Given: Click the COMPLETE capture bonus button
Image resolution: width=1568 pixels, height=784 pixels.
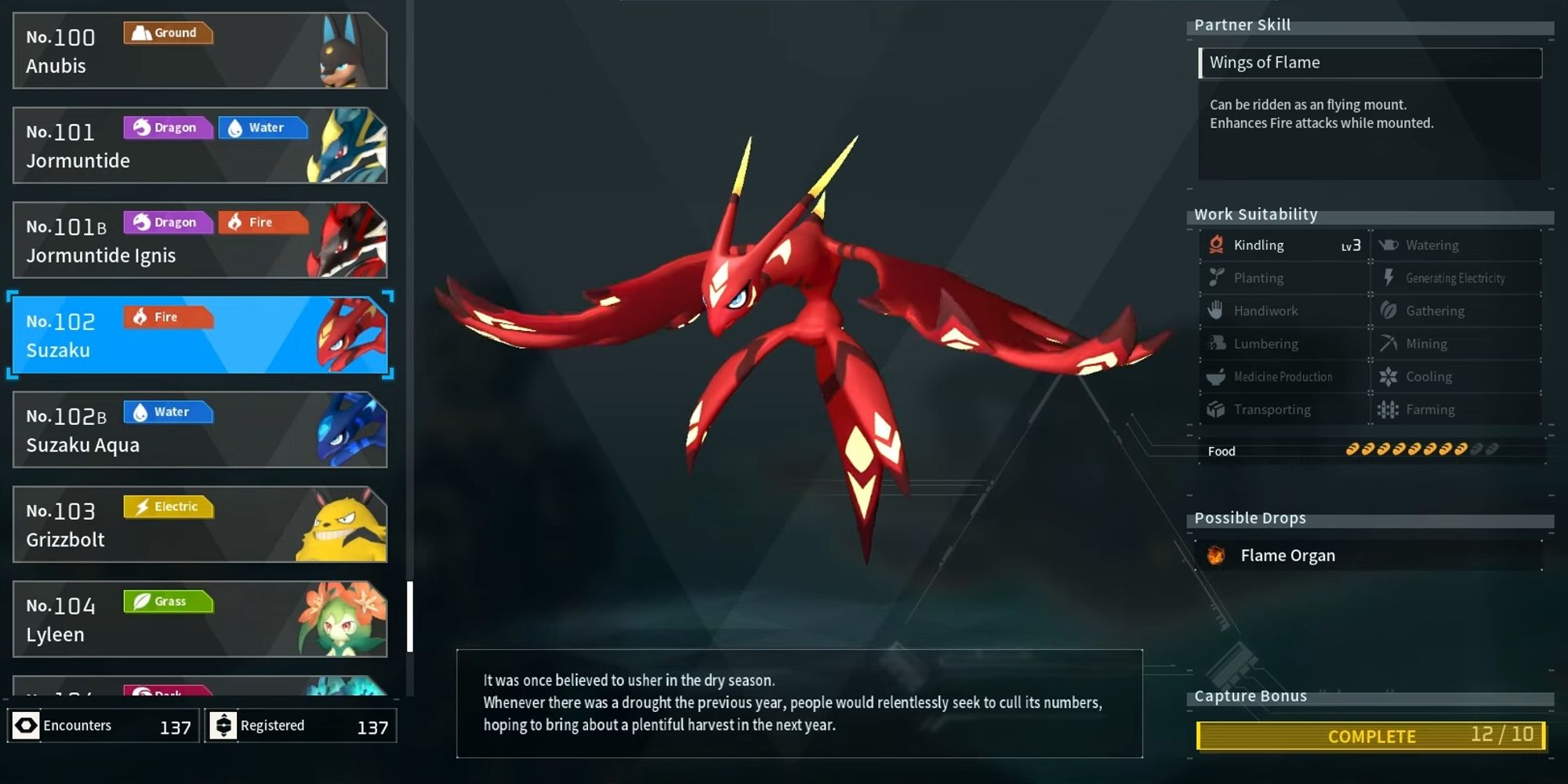Looking at the screenshot, I should click(x=1370, y=735).
